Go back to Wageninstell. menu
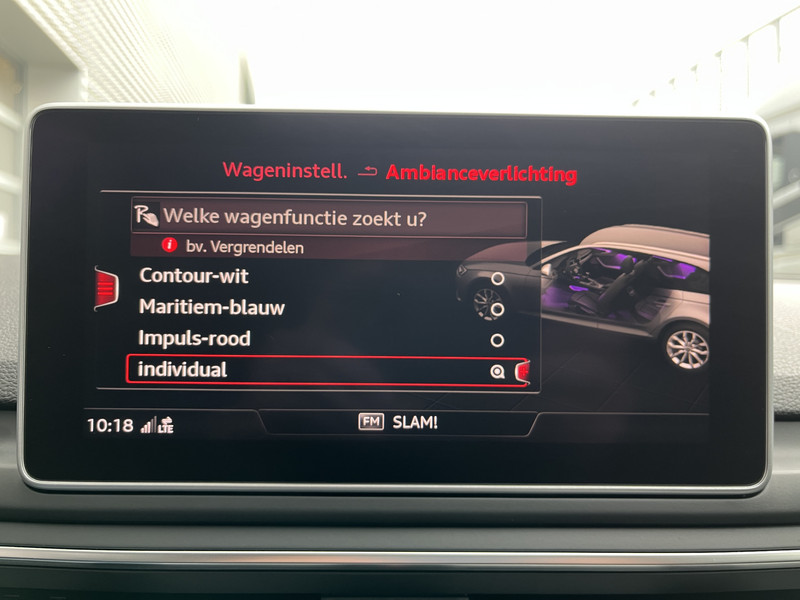 [x=285, y=171]
